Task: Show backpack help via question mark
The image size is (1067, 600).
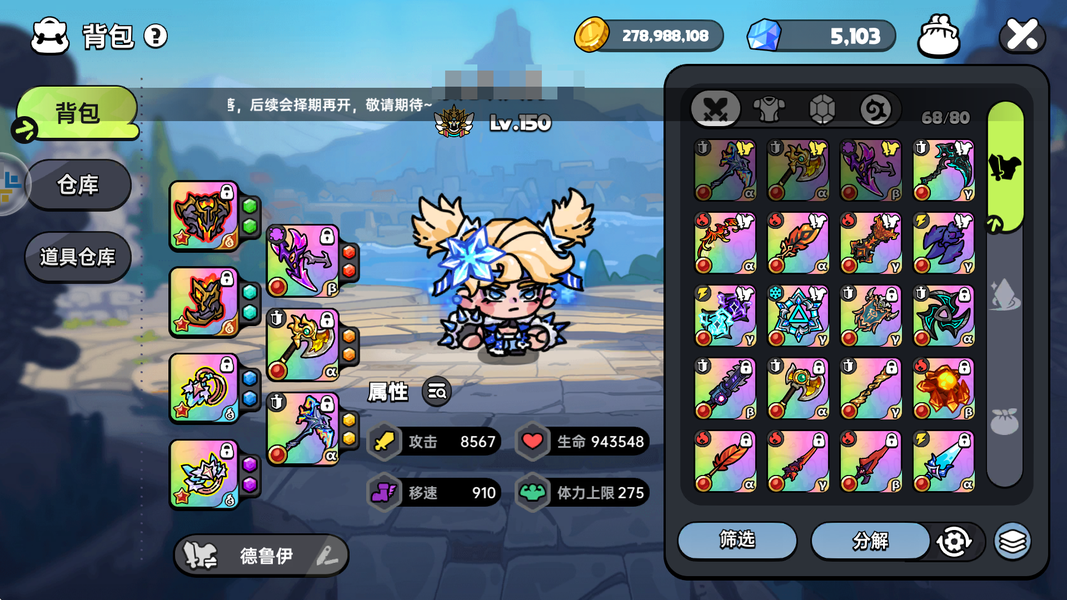Action: click(155, 37)
